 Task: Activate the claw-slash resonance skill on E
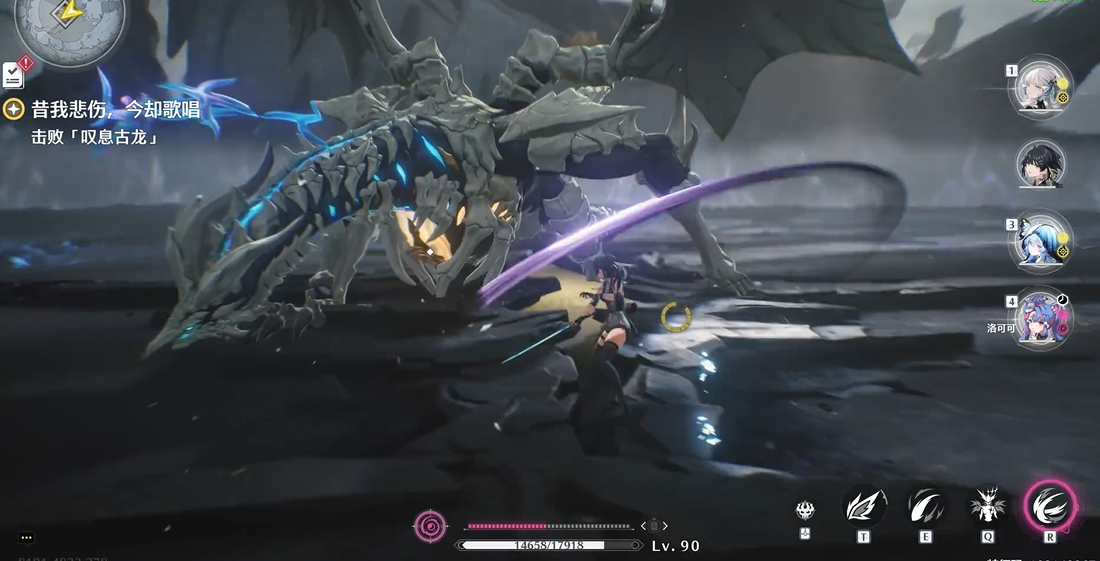coord(926,506)
